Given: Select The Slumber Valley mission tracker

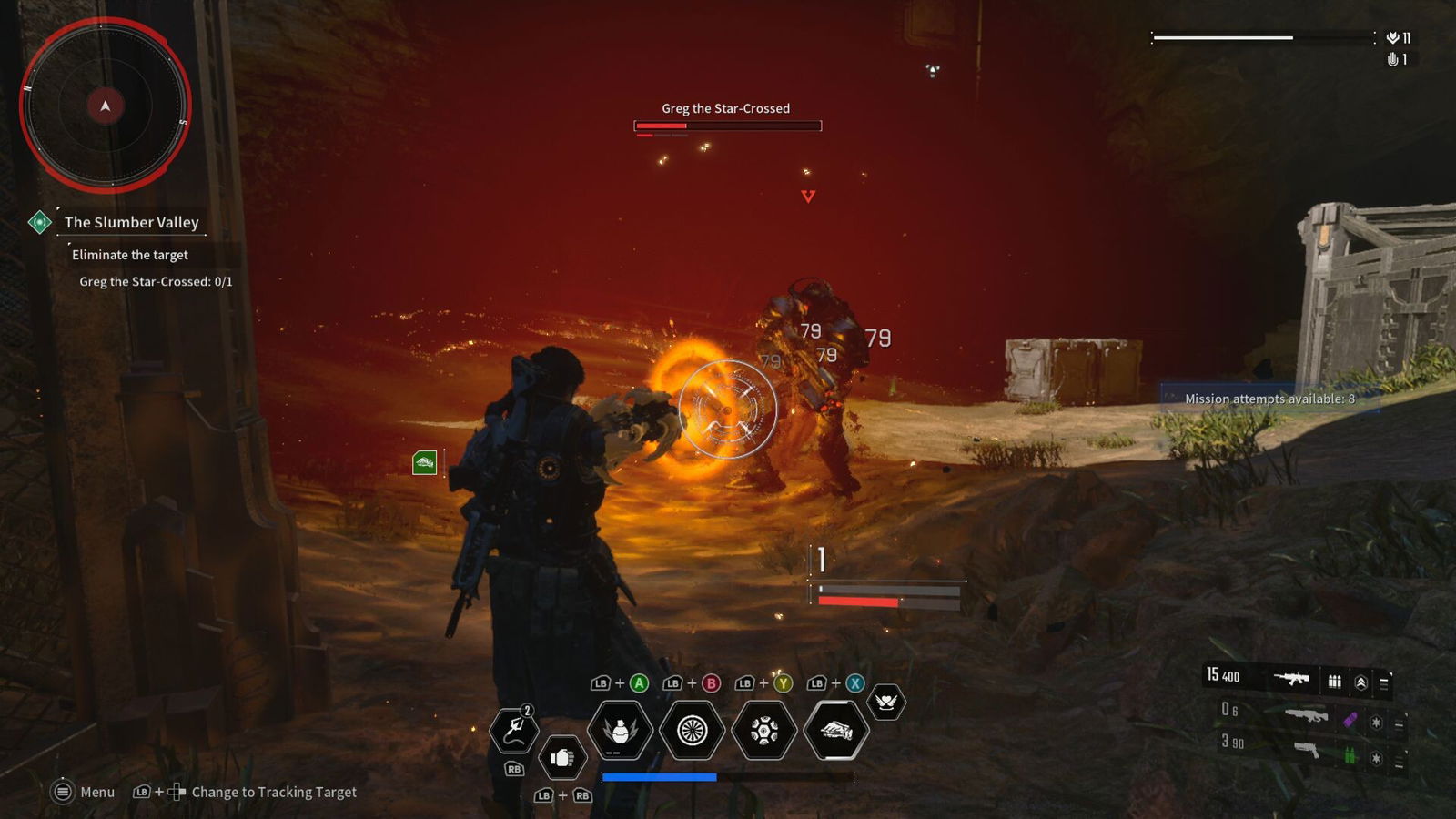Looking at the screenshot, I should [131, 222].
